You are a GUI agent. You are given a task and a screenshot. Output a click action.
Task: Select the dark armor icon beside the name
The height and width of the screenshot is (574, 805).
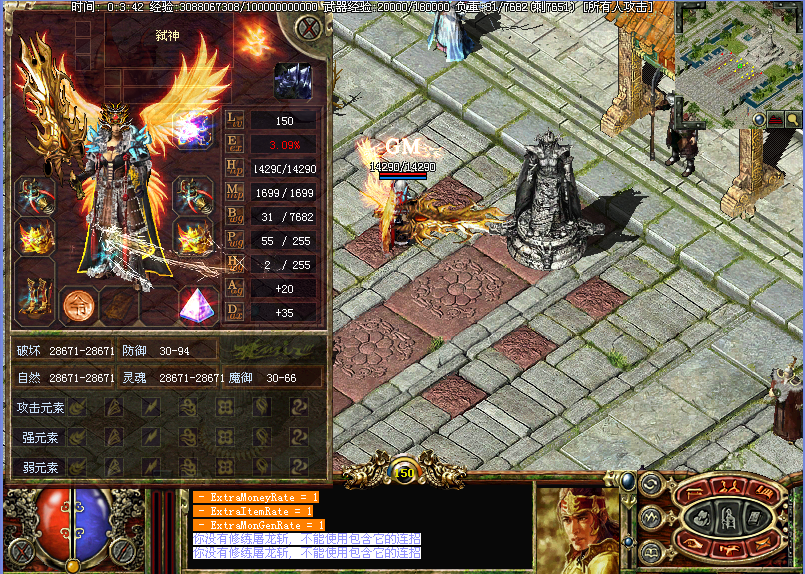(293, 81)
